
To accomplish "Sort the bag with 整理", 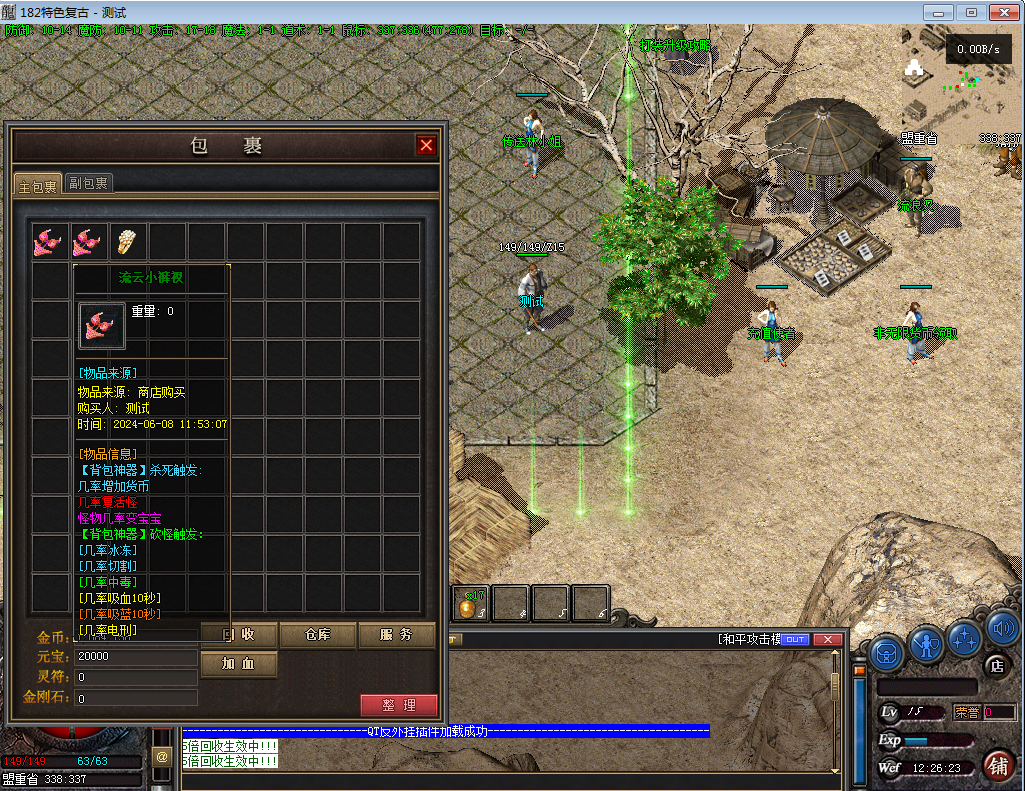I will pyautogui.click(x=398, y=705).
